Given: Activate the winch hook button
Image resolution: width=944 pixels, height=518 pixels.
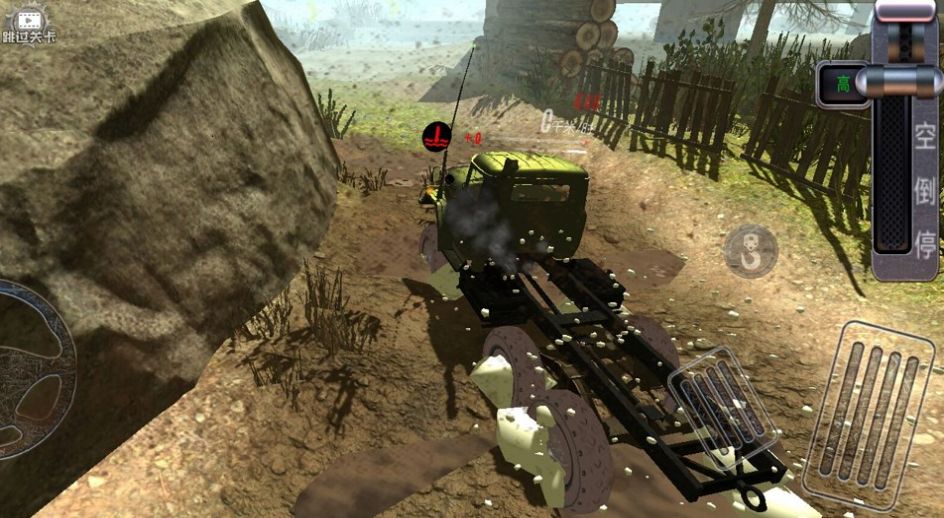Looking at the screenshot, I should [x=750, y=251].
